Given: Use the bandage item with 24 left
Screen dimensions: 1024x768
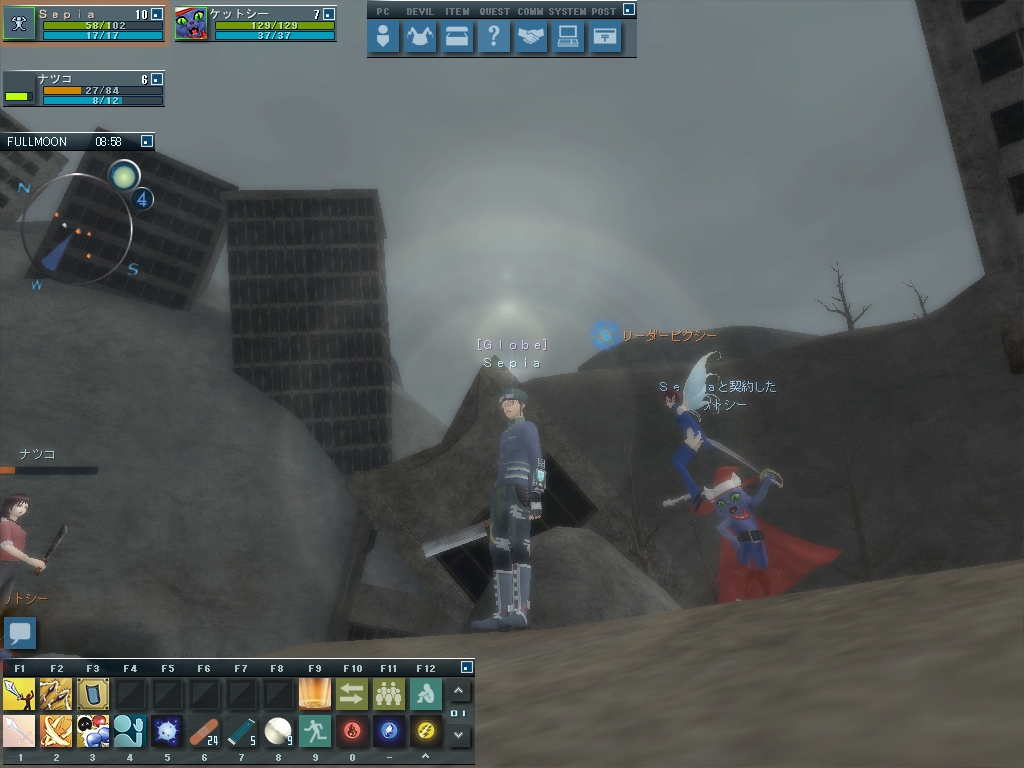Looking at the screenshot, I should [203, 731].
